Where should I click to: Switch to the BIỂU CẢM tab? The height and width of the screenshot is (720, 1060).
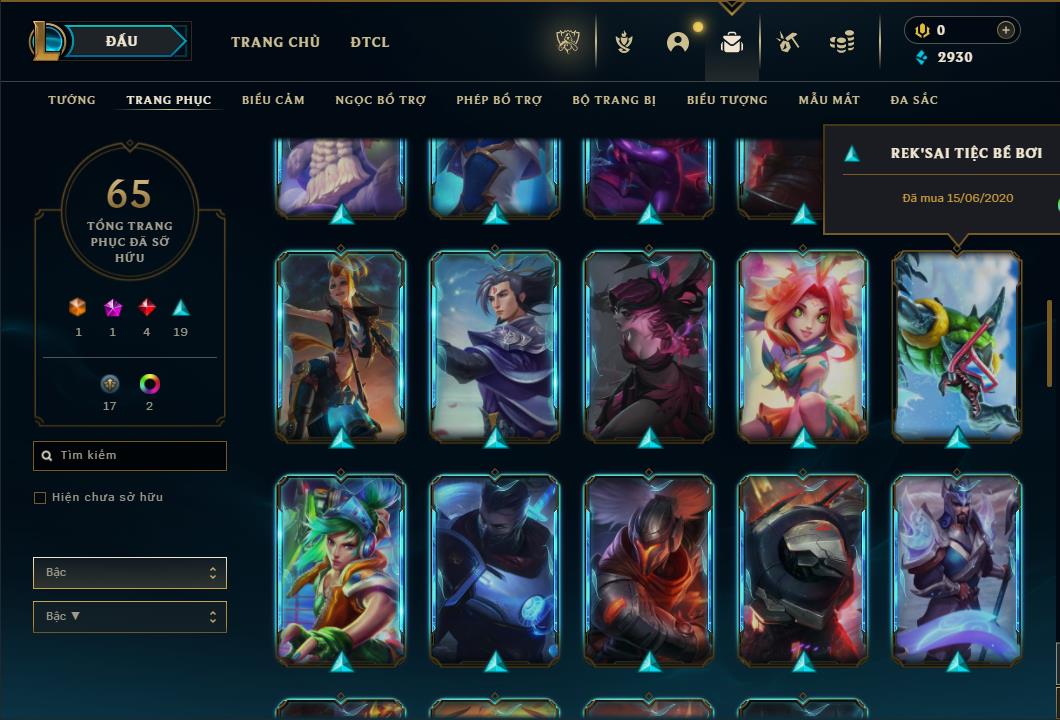point(273,100)
